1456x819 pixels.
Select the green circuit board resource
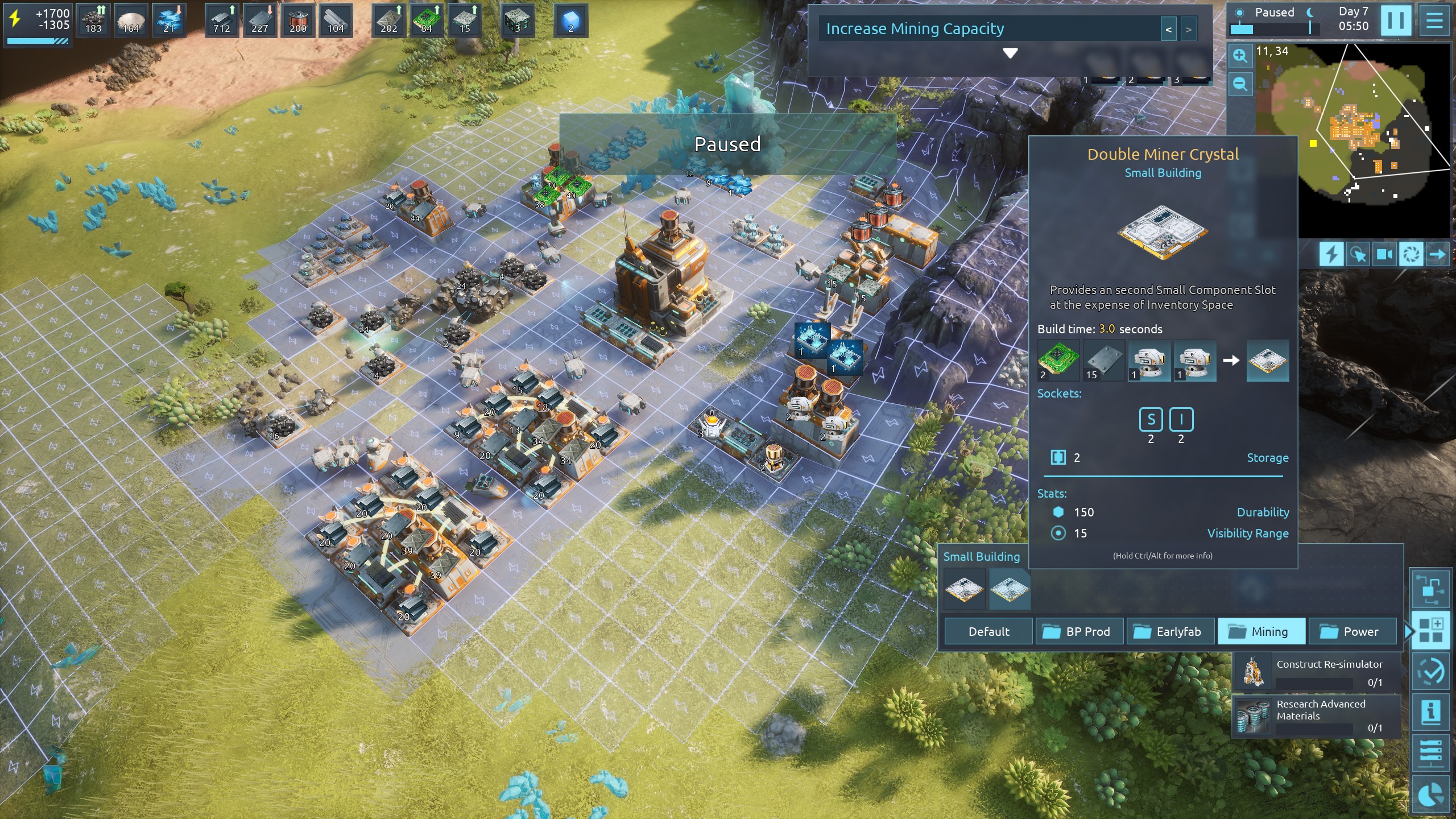426,20
